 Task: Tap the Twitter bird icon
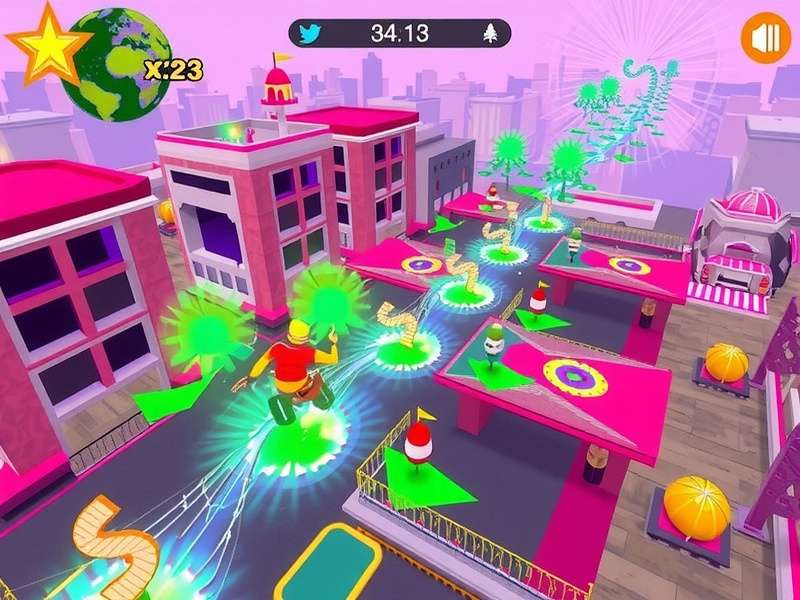tap(311, 33)
